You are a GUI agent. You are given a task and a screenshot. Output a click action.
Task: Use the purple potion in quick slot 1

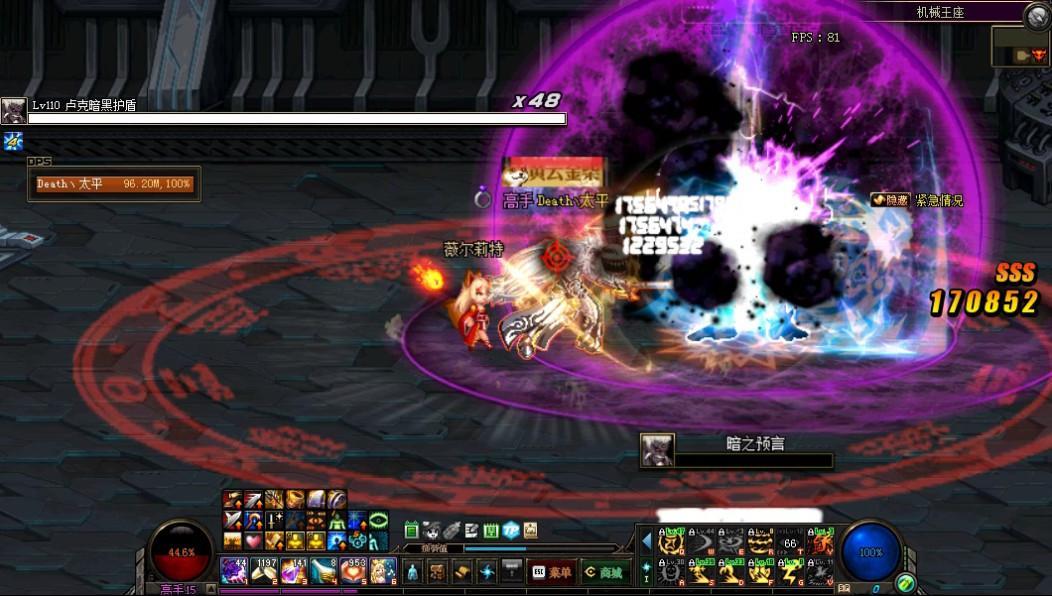[234, 570]
